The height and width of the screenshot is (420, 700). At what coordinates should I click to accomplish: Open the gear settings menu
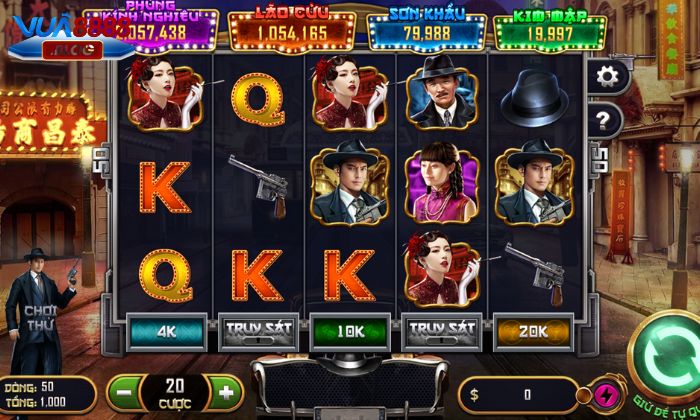(x=605, y=76)
